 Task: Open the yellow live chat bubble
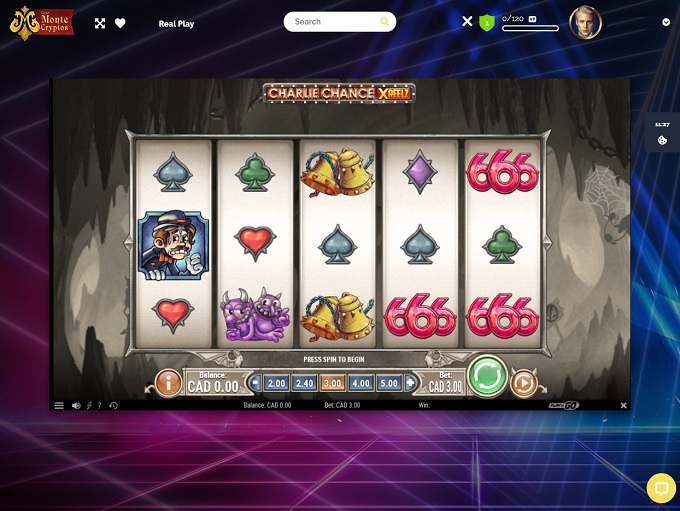(660, 488)
